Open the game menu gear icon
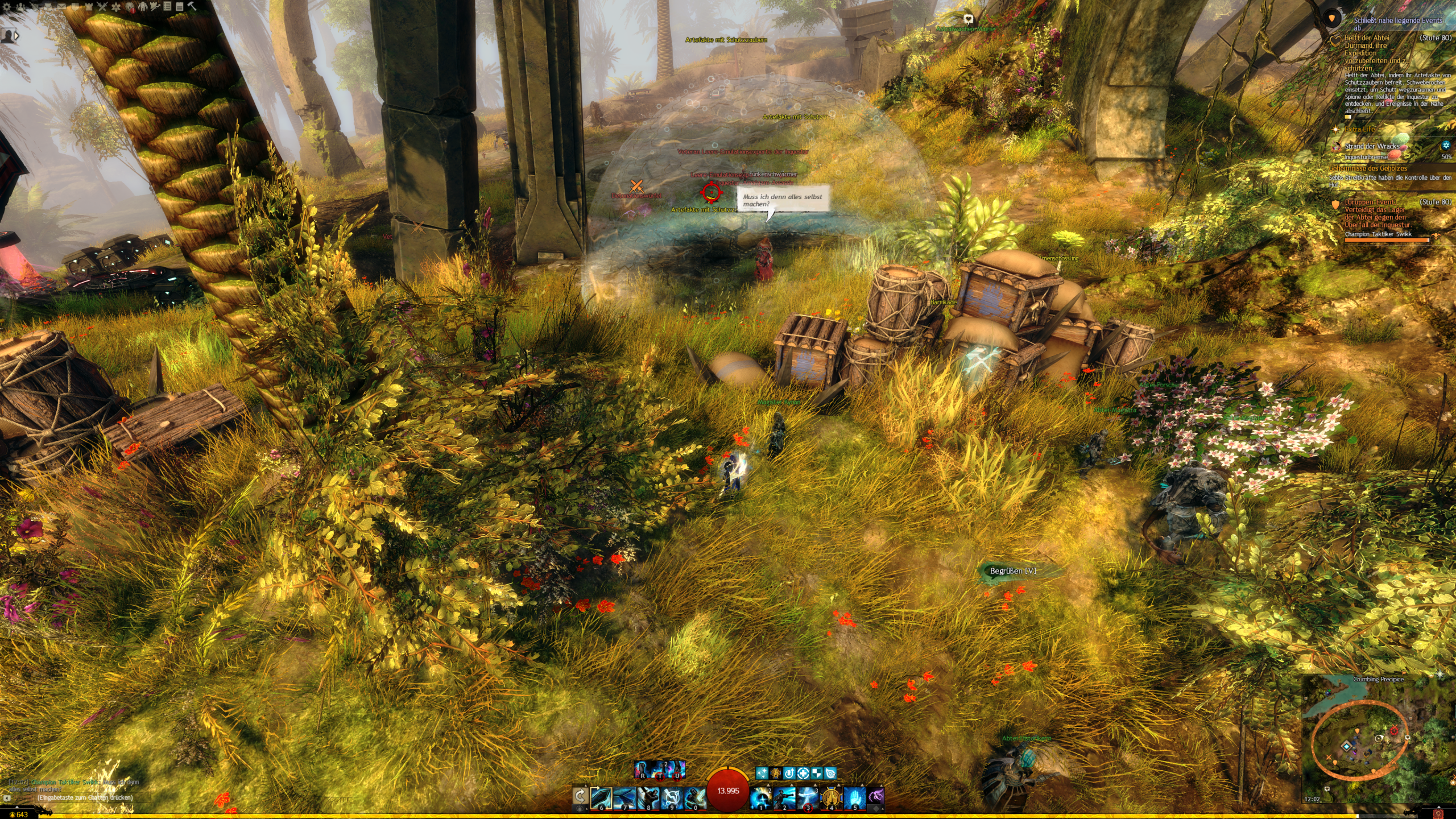Image resolution: width=1456 pixels, height=819 pixels. (x=8, y=6)
